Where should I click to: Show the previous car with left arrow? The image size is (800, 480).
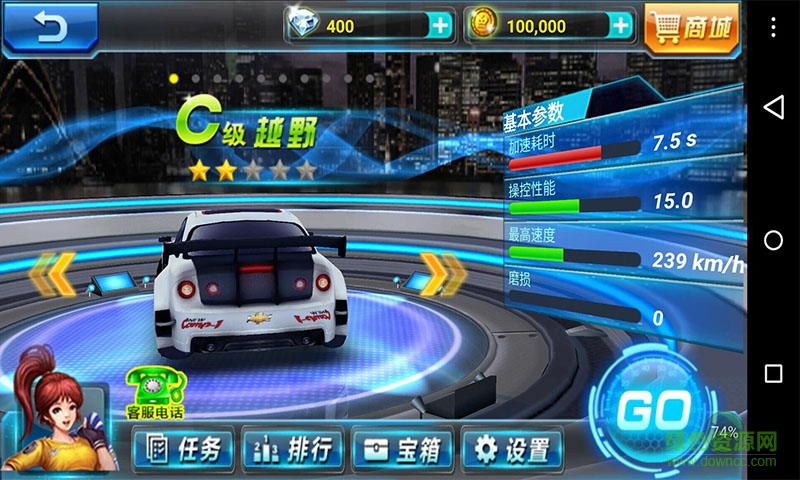click(x=52, y=275)
